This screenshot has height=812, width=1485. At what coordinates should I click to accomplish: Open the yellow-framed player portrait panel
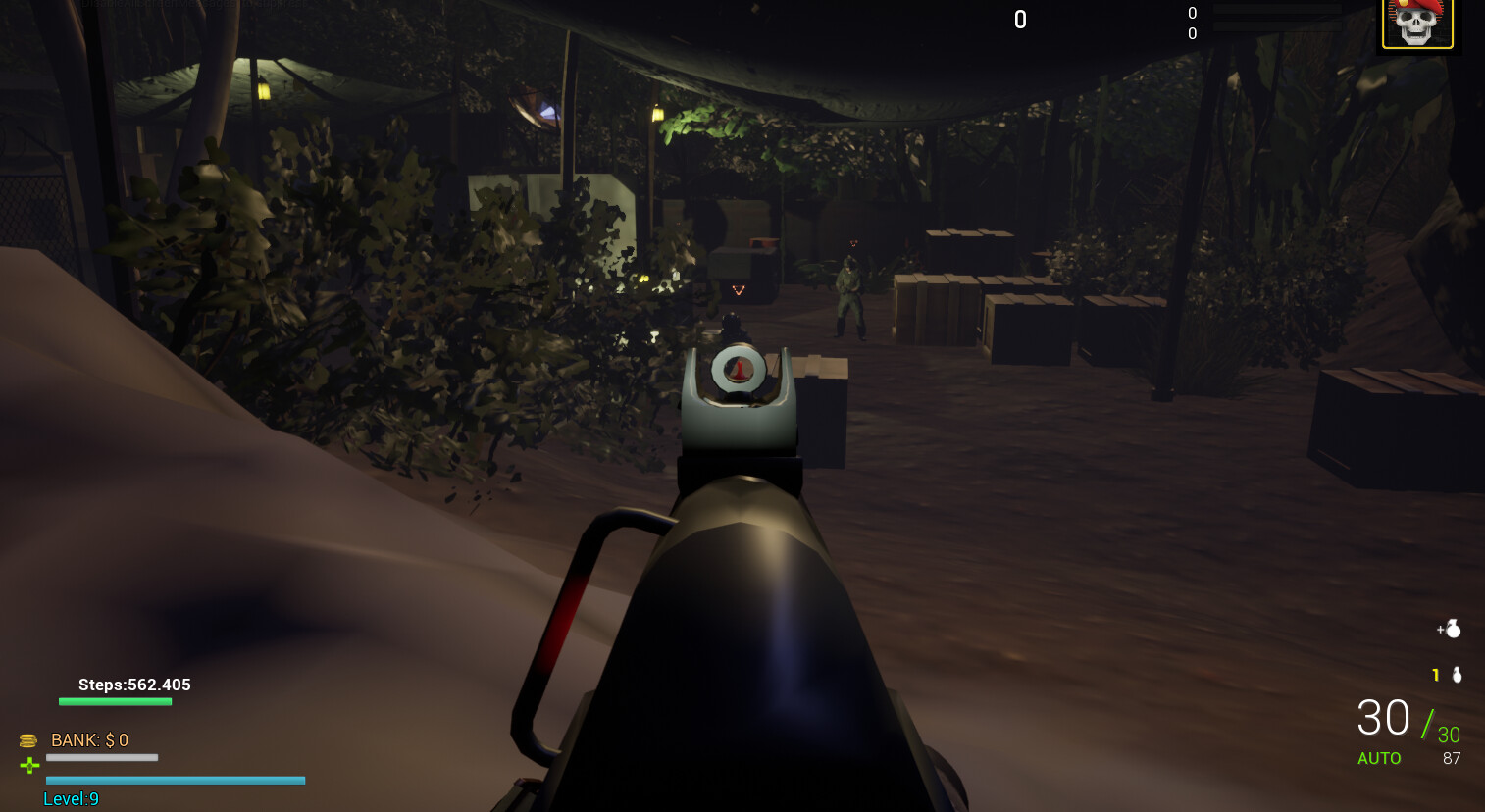coord(1417,25)
